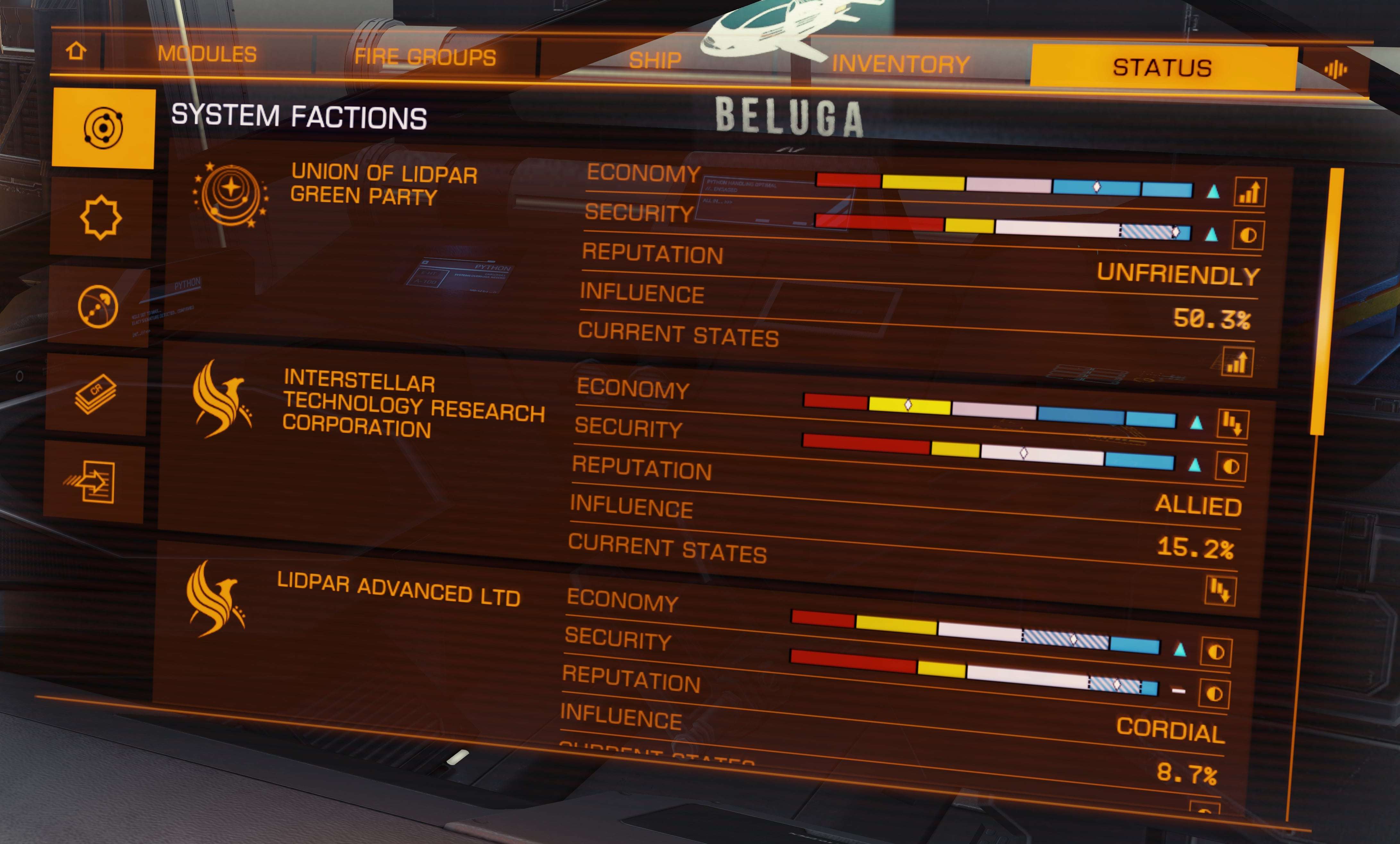Click the audio waveform icon tab
Viewport: 1400px width, 844px height.
click(x=1335, y=70)
